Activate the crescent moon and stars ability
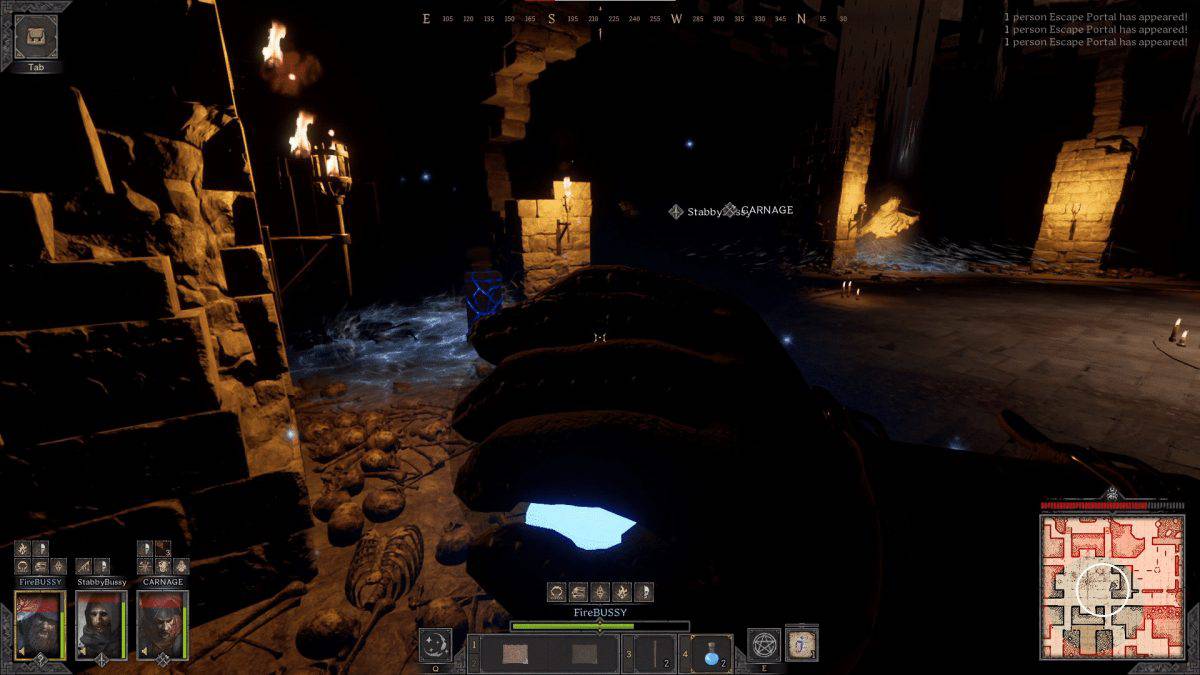Screen dimensions: 1200x675 [435, 645]
